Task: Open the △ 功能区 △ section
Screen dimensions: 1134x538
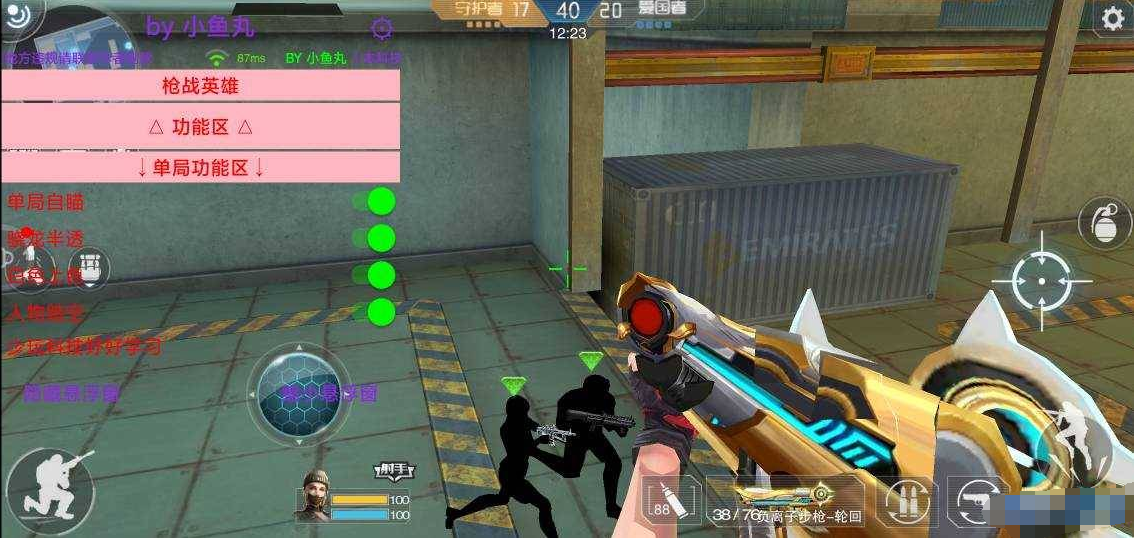Action: click(200, 127)
